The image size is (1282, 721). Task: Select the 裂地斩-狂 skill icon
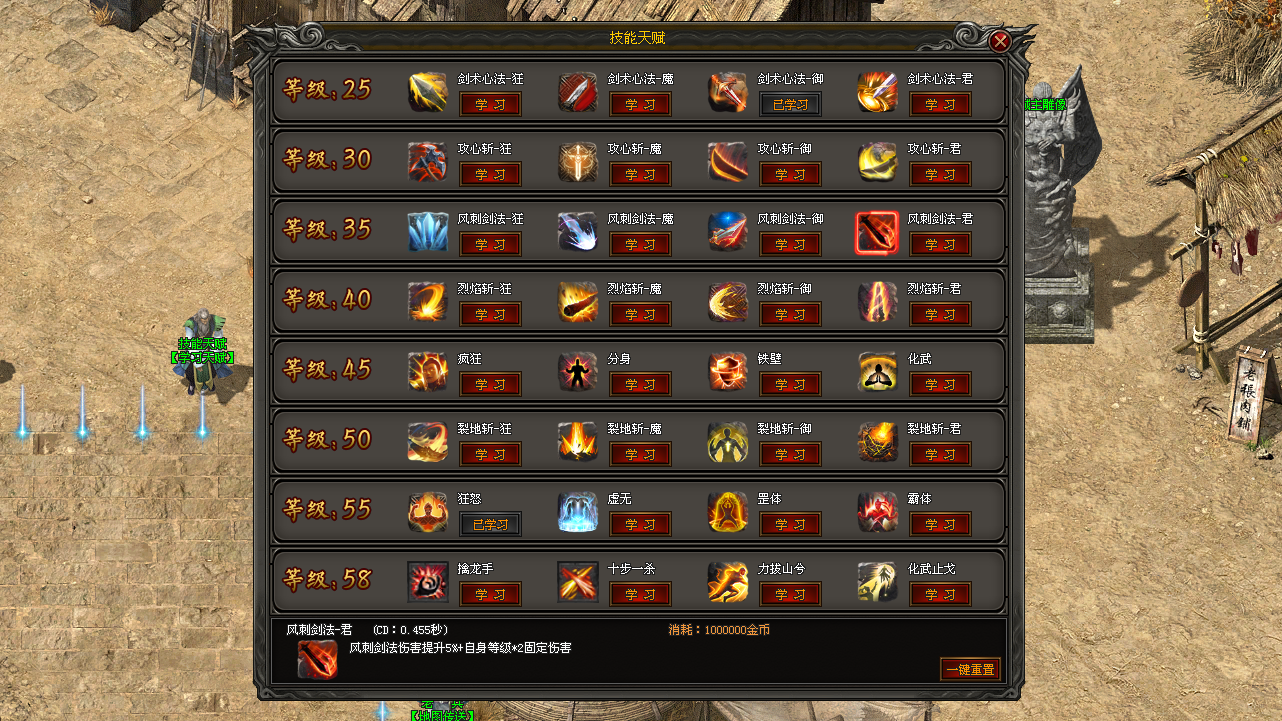pyautogui.click(x=427, y=443)
